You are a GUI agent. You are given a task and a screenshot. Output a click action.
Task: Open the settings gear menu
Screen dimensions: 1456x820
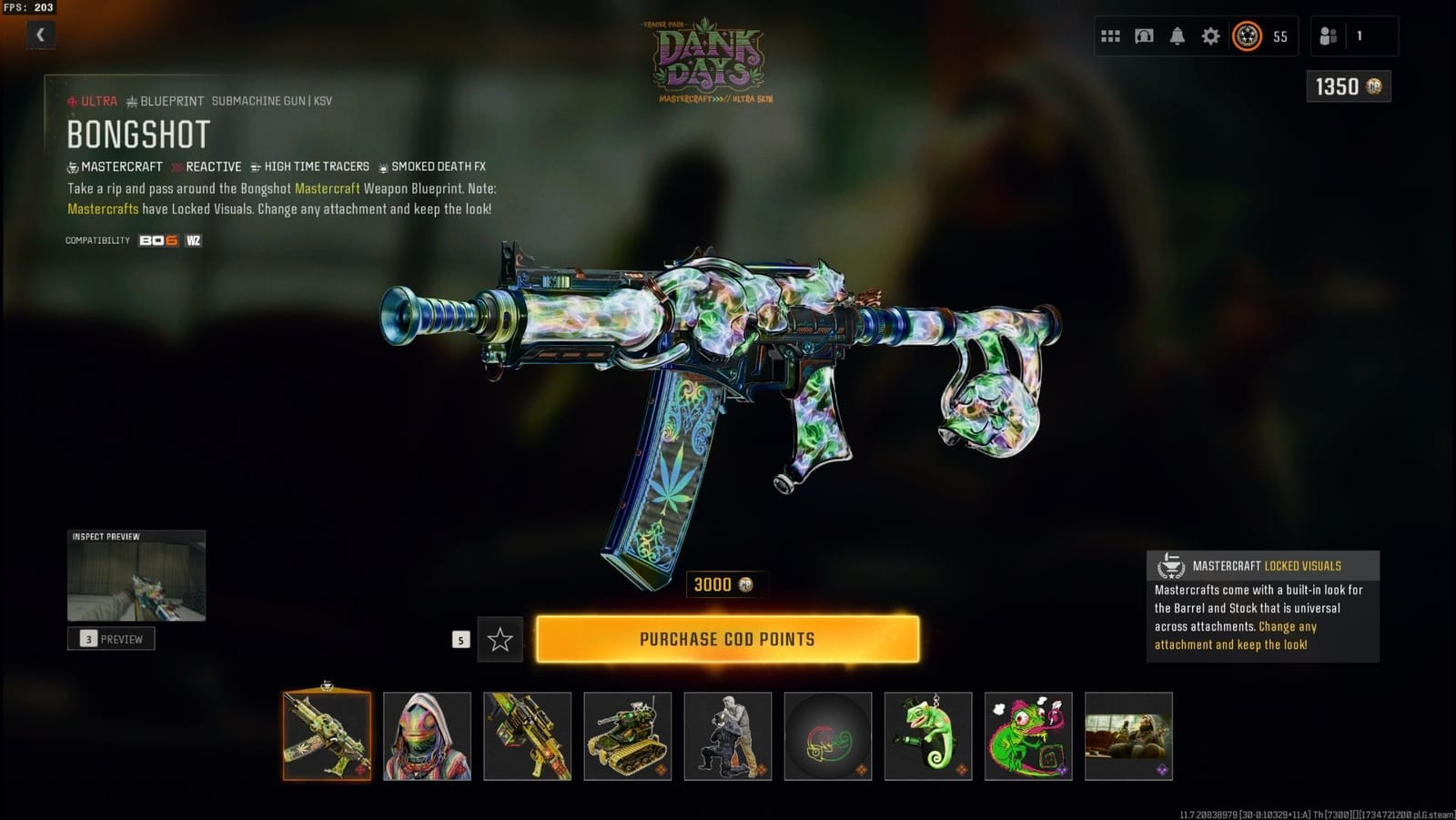click(x=1210, y=35)
